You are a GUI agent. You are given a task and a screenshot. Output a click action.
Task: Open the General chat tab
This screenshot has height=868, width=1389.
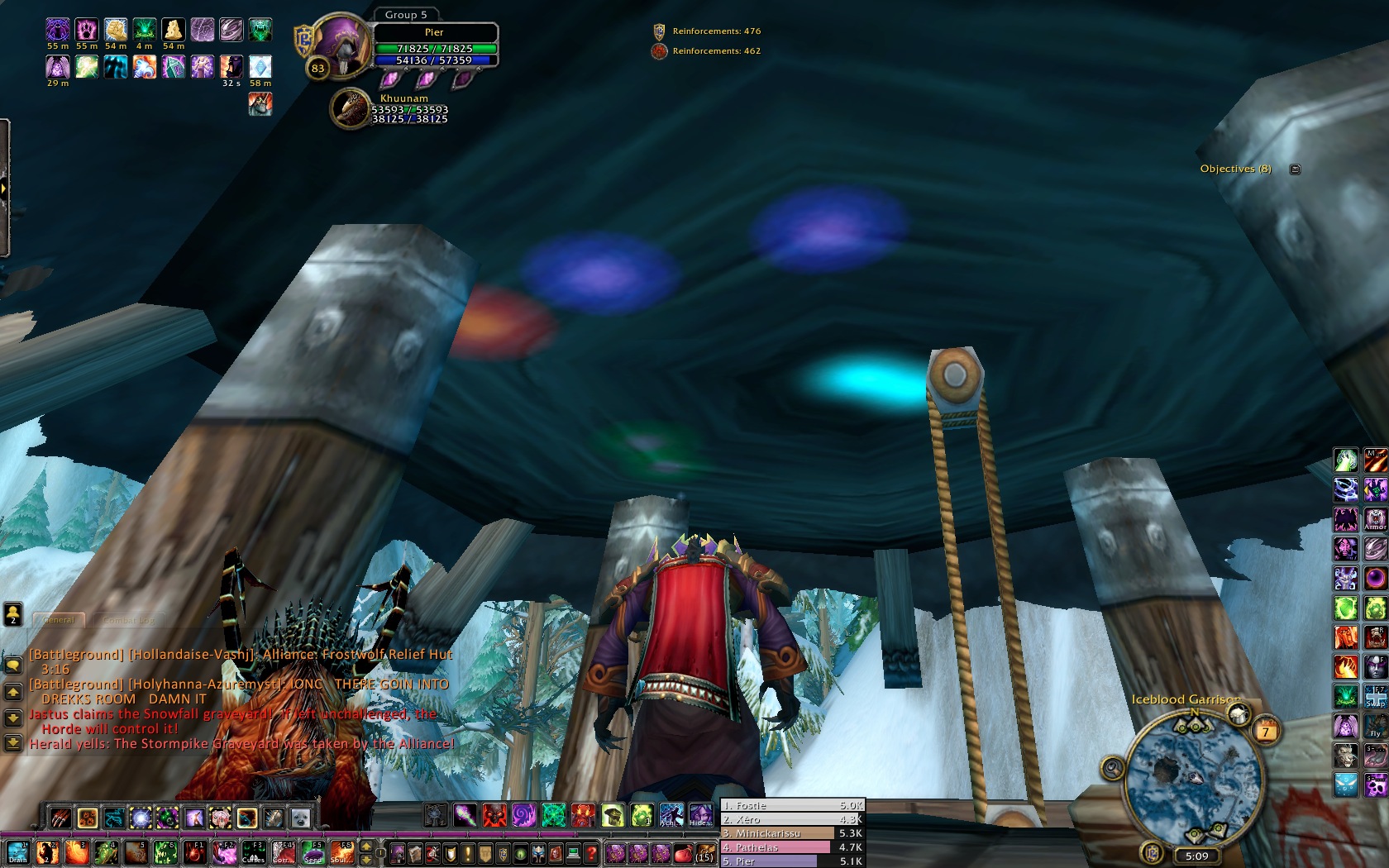[x=59, y=619]
